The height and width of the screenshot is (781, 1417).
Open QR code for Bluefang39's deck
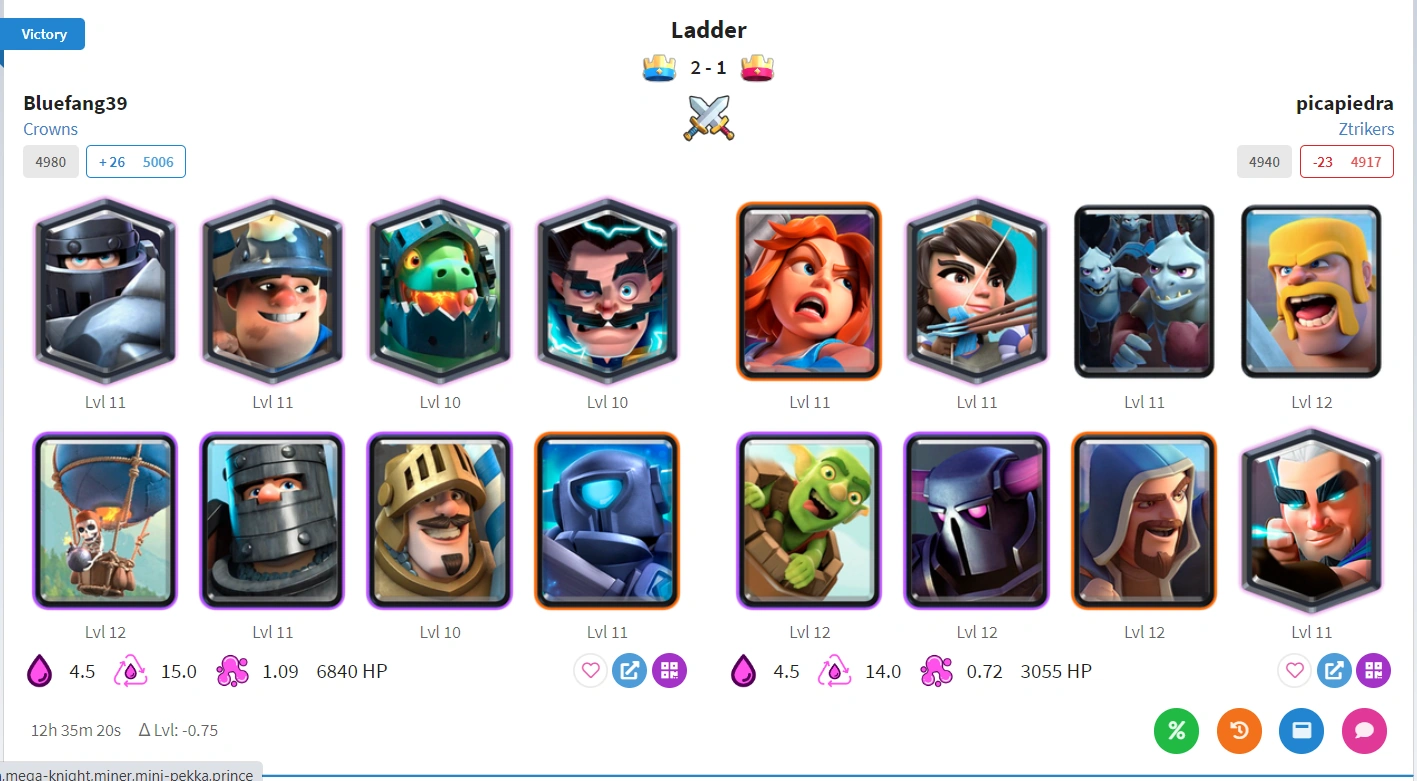669,670
